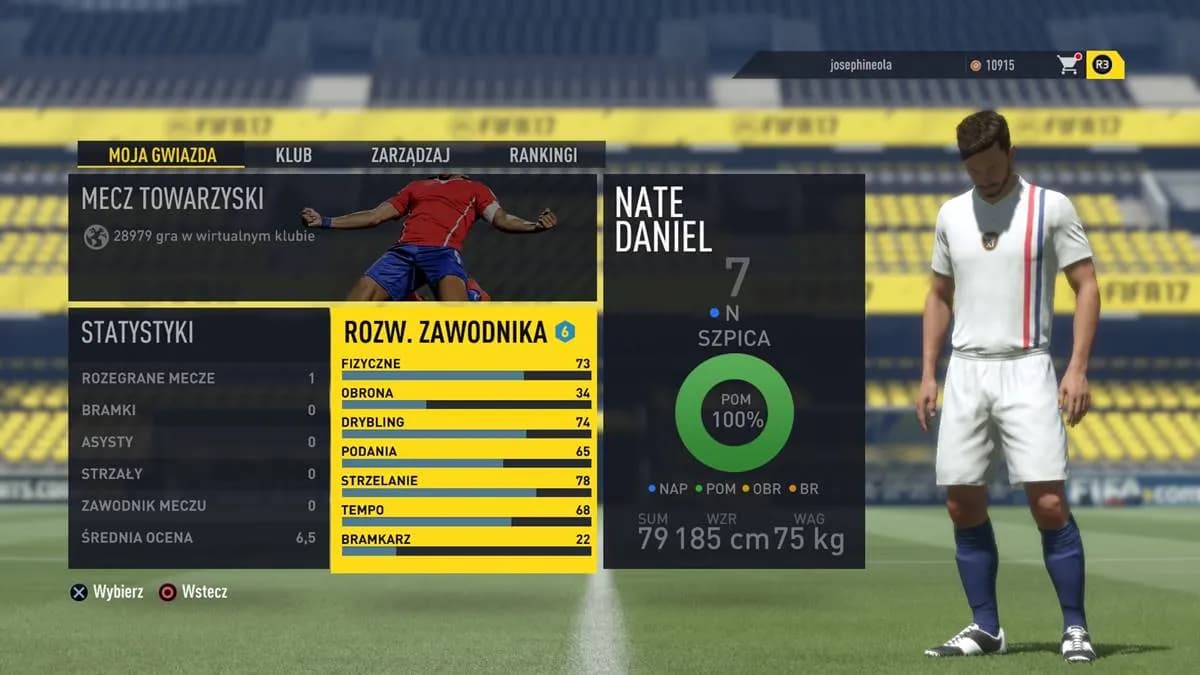Select the Rozw. Zawodnika panel

[x=463, y=439]
